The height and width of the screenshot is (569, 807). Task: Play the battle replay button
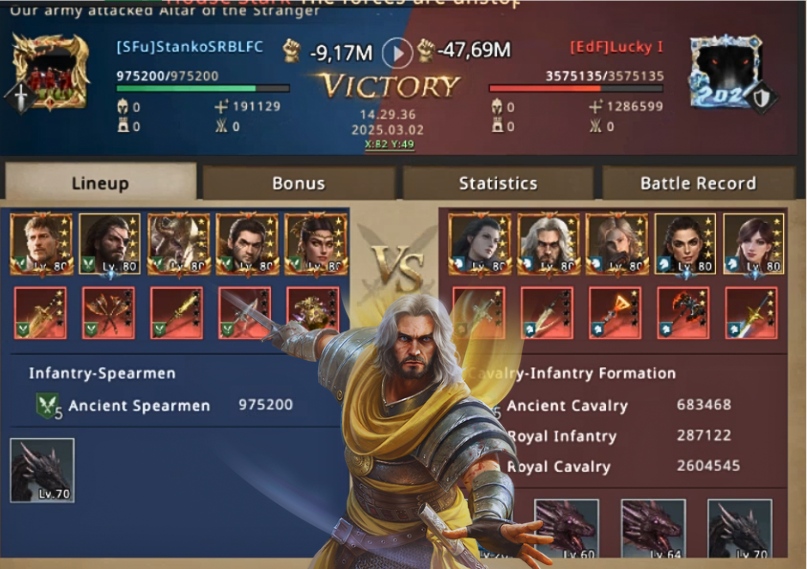(x=398, y=52)
